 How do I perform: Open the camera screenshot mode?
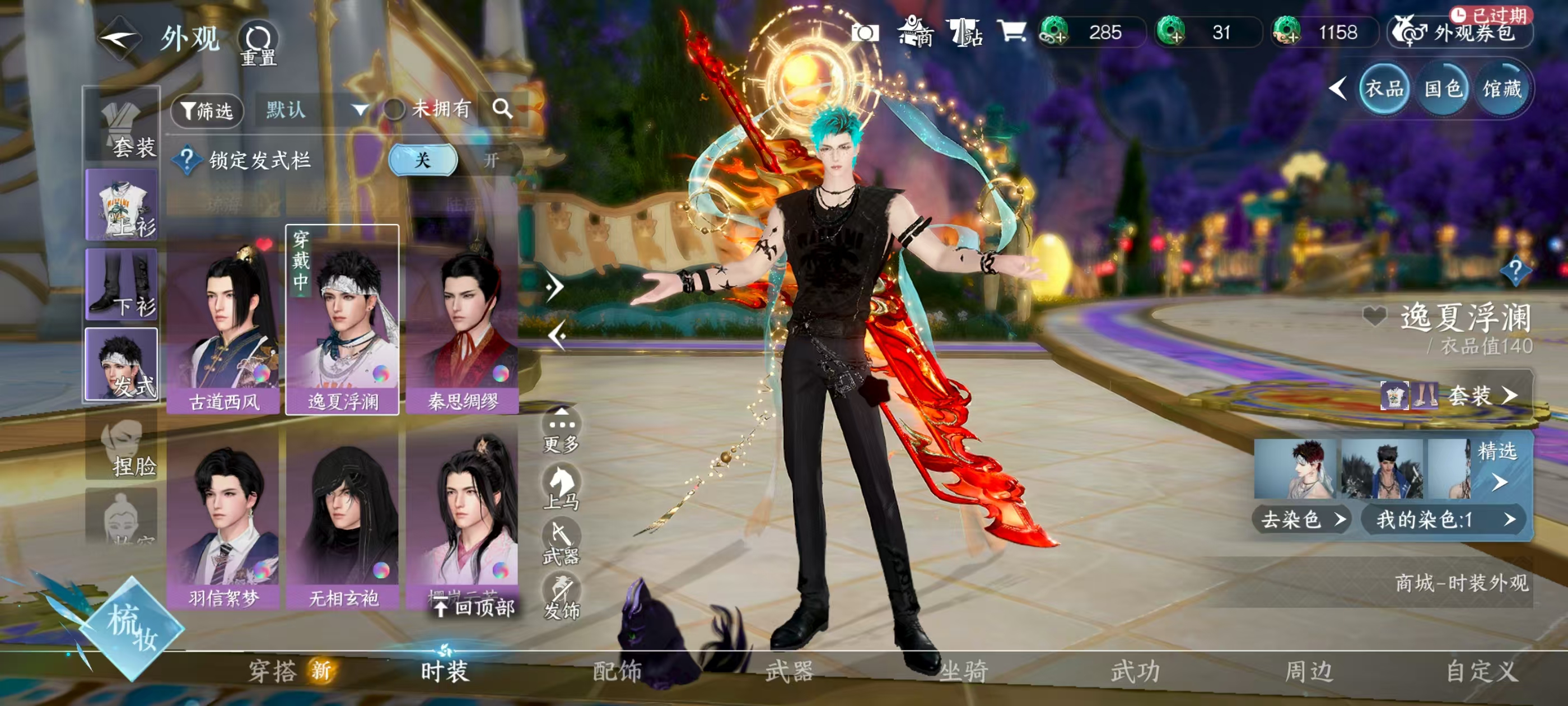click(865, 32)
